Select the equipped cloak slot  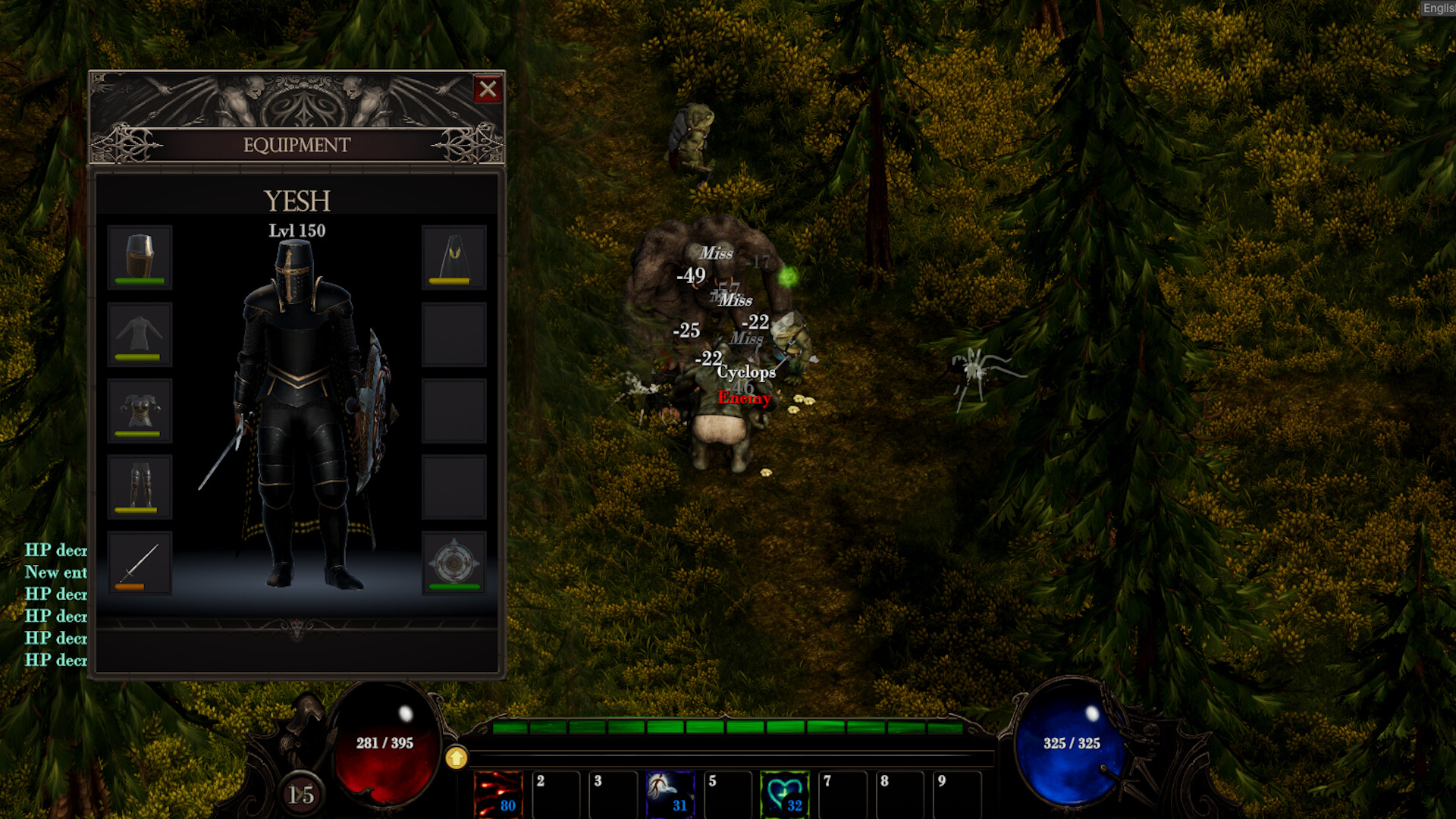click(x=455, y=256)
